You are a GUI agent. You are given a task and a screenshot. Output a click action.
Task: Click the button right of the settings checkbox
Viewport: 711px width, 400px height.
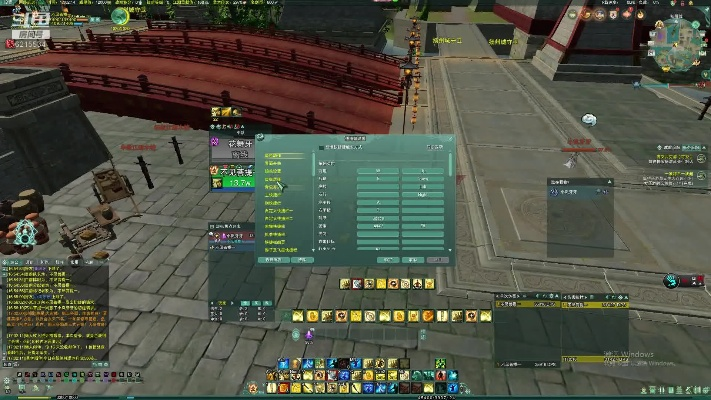point(434,147)
